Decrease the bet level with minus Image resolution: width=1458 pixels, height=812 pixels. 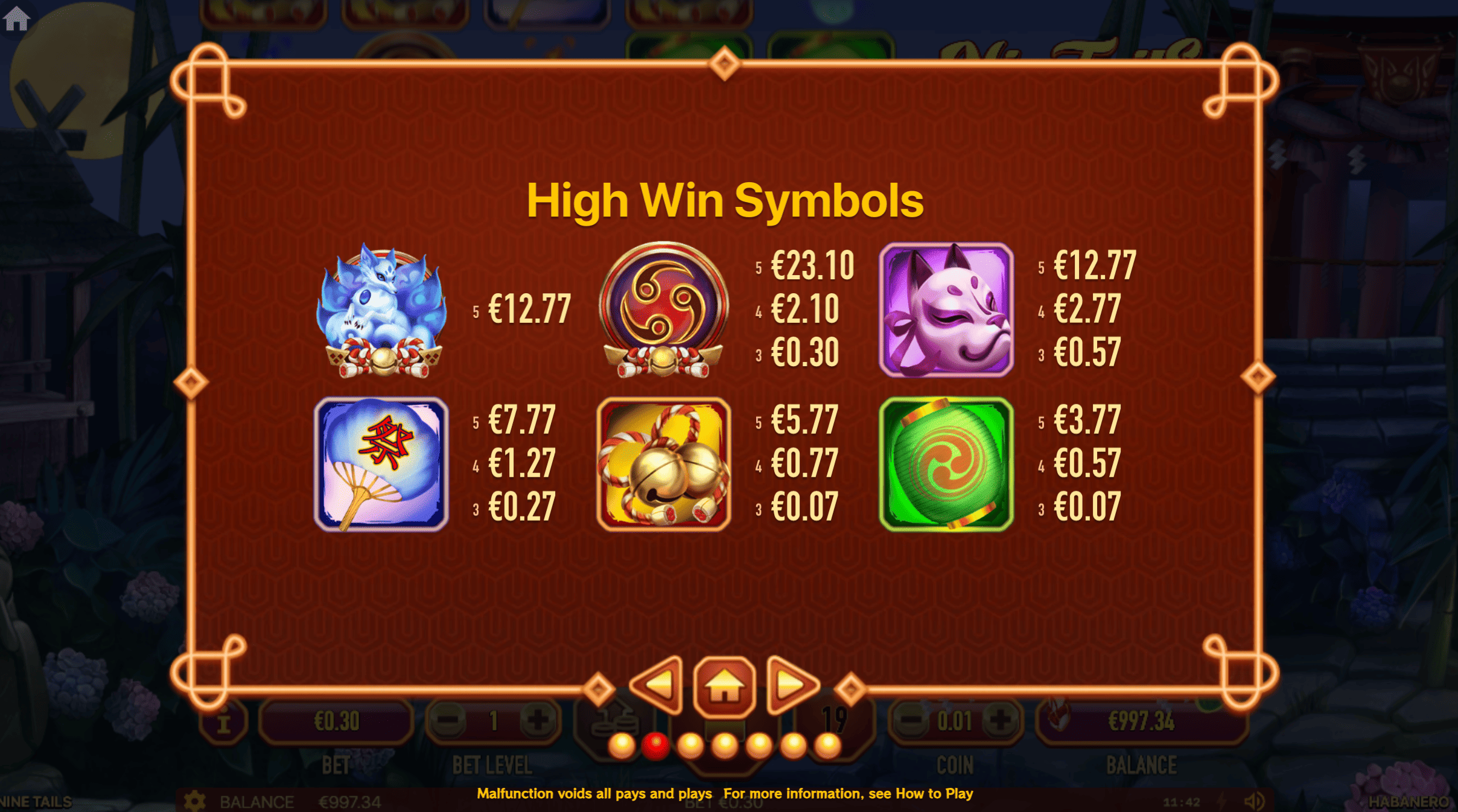tap(448, 720)
